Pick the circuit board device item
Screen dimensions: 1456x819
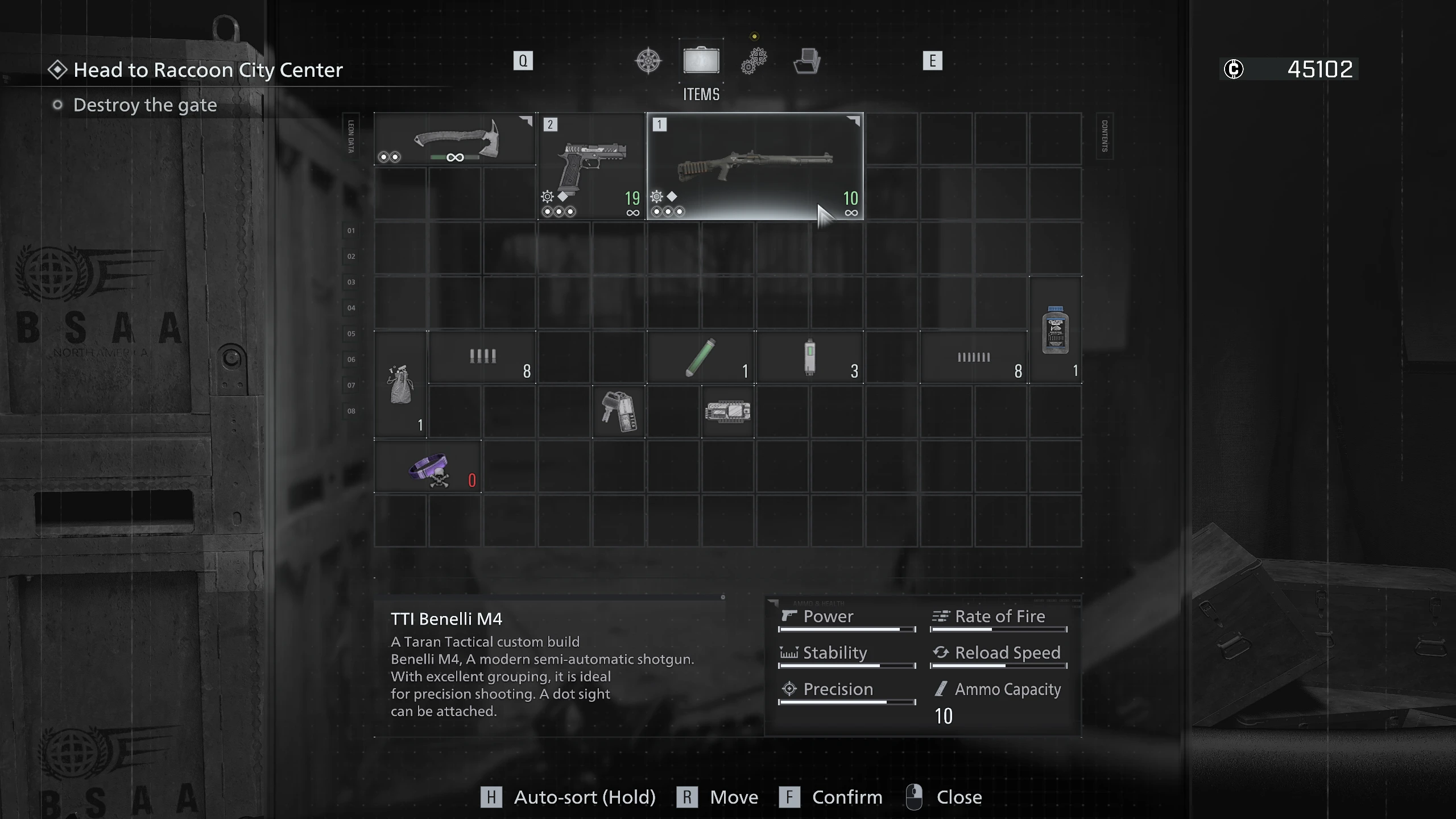coord(727,412)
